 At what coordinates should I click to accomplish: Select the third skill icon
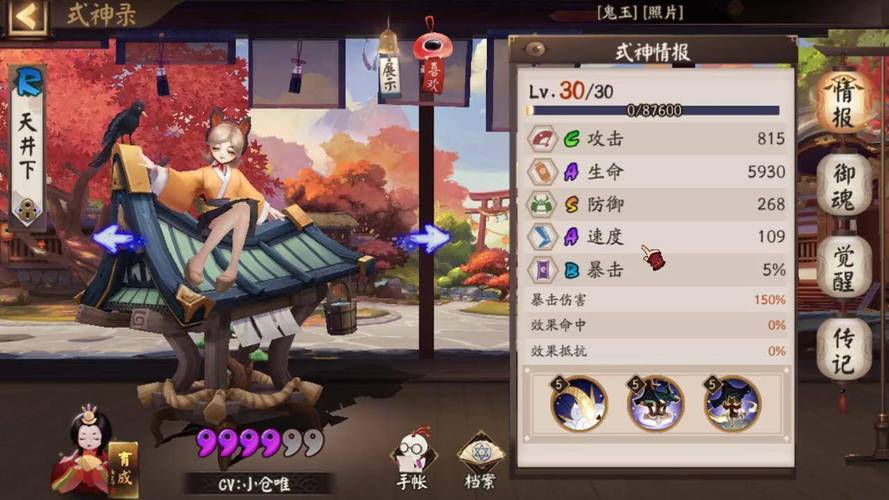point(732,403)
